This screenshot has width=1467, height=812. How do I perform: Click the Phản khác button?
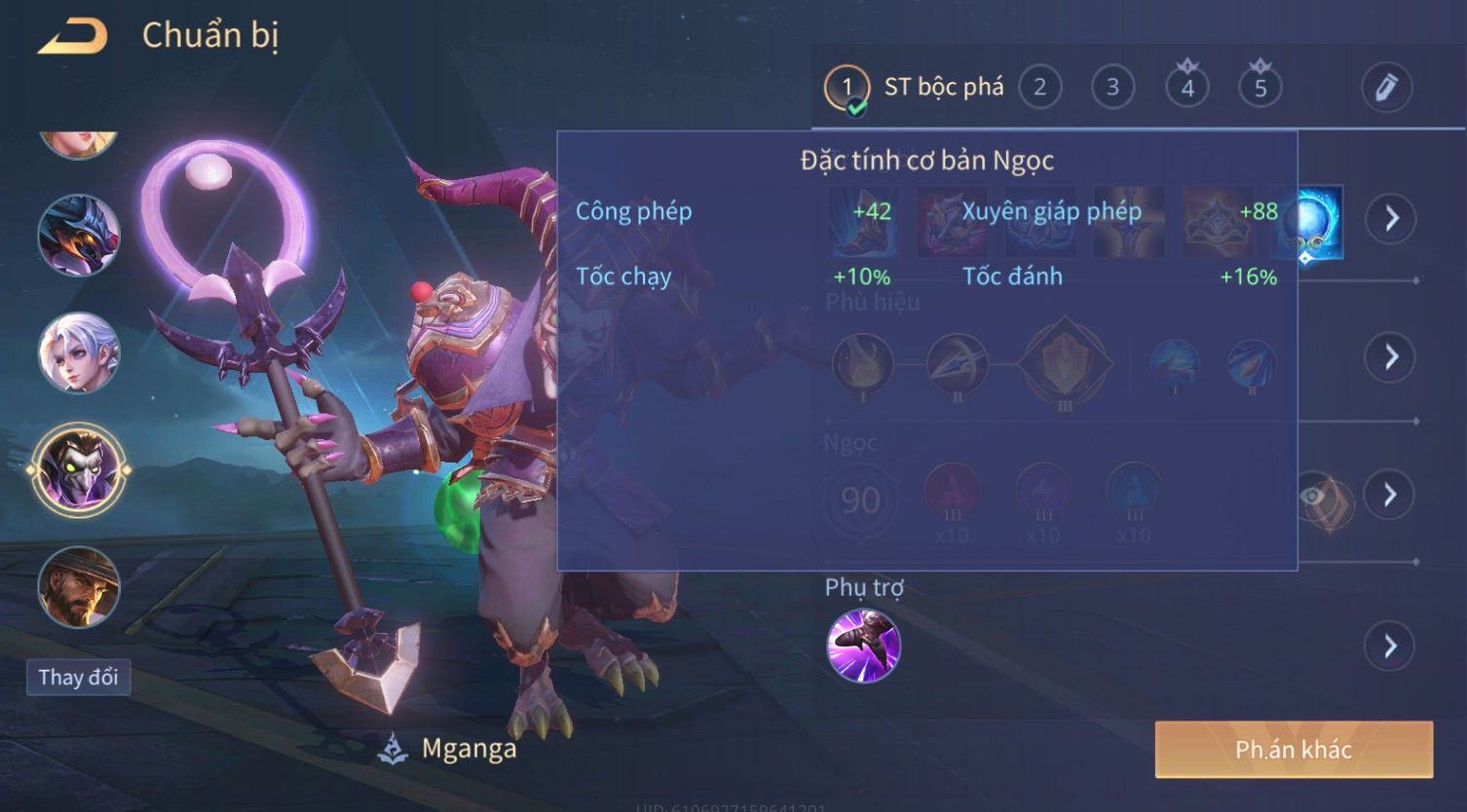click(x=1293, y=749)
